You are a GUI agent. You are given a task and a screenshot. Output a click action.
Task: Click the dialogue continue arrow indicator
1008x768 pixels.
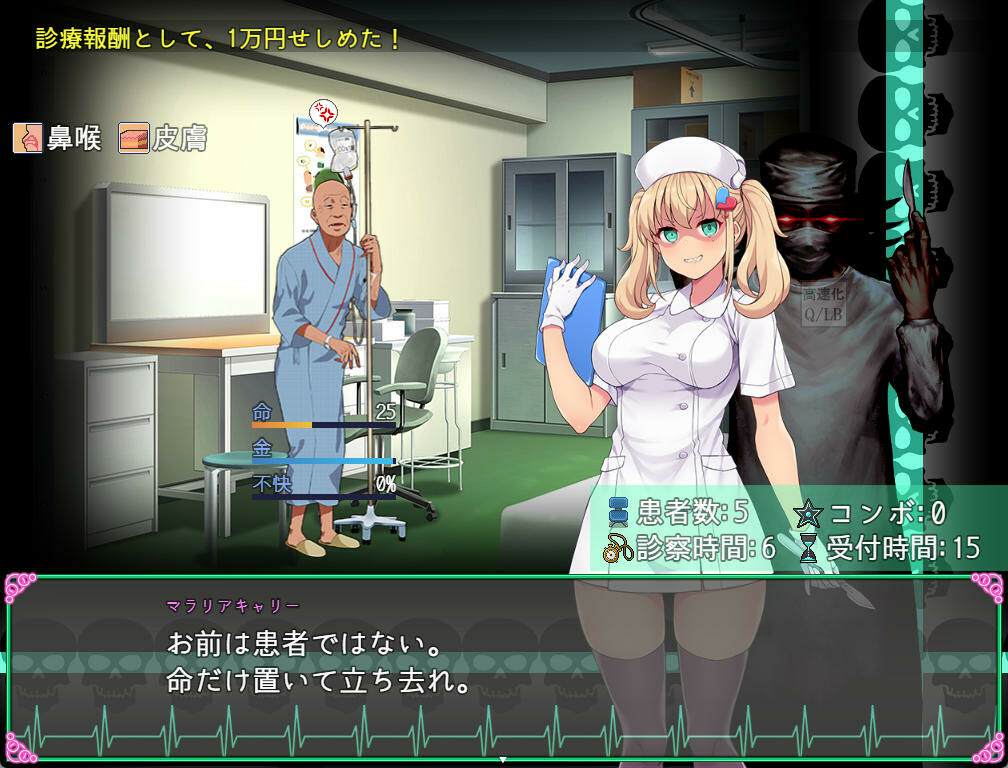pos(503,760)
